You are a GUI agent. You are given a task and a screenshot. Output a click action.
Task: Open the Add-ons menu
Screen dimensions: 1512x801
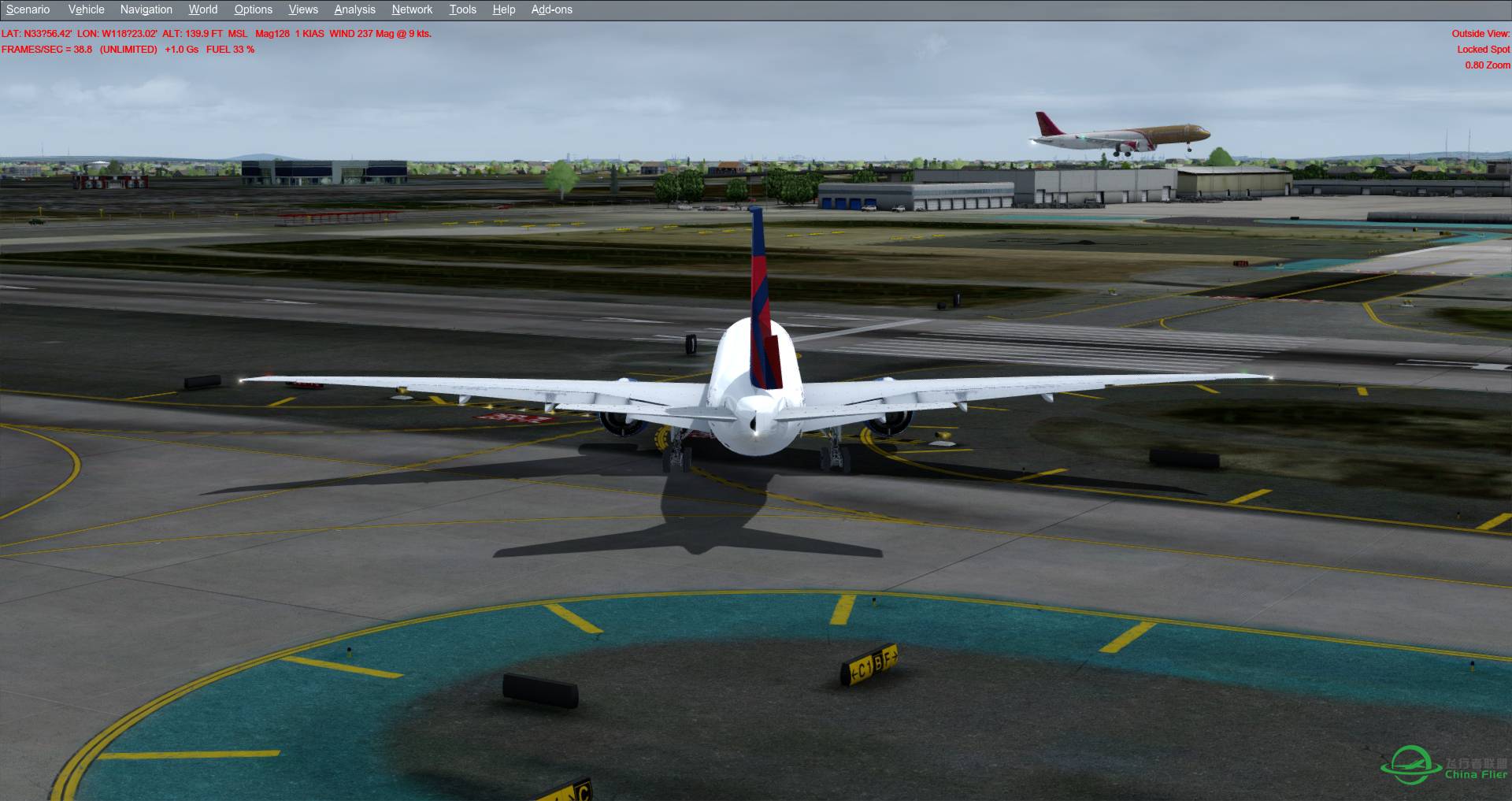click(550, 9)
